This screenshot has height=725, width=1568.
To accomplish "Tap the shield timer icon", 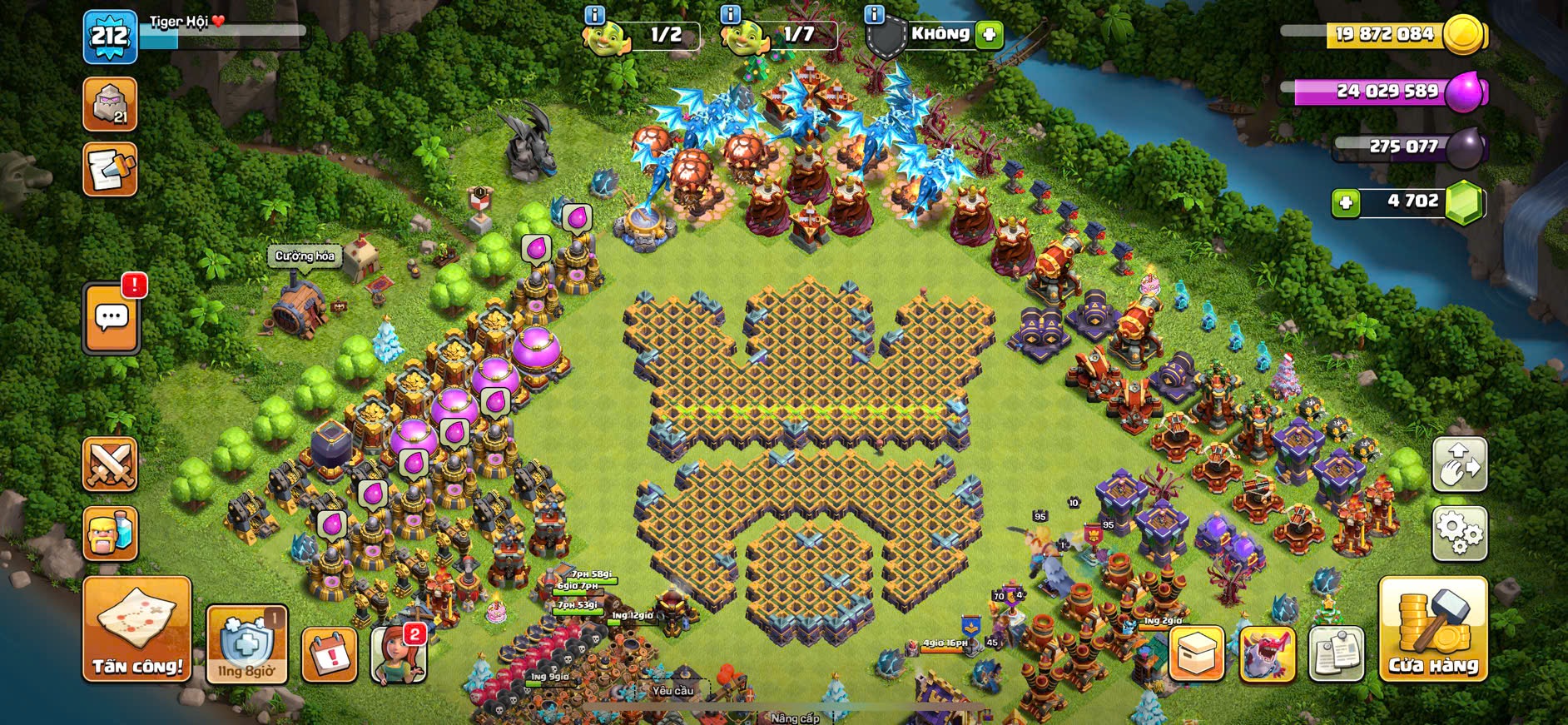I will [x=246, y=644].
